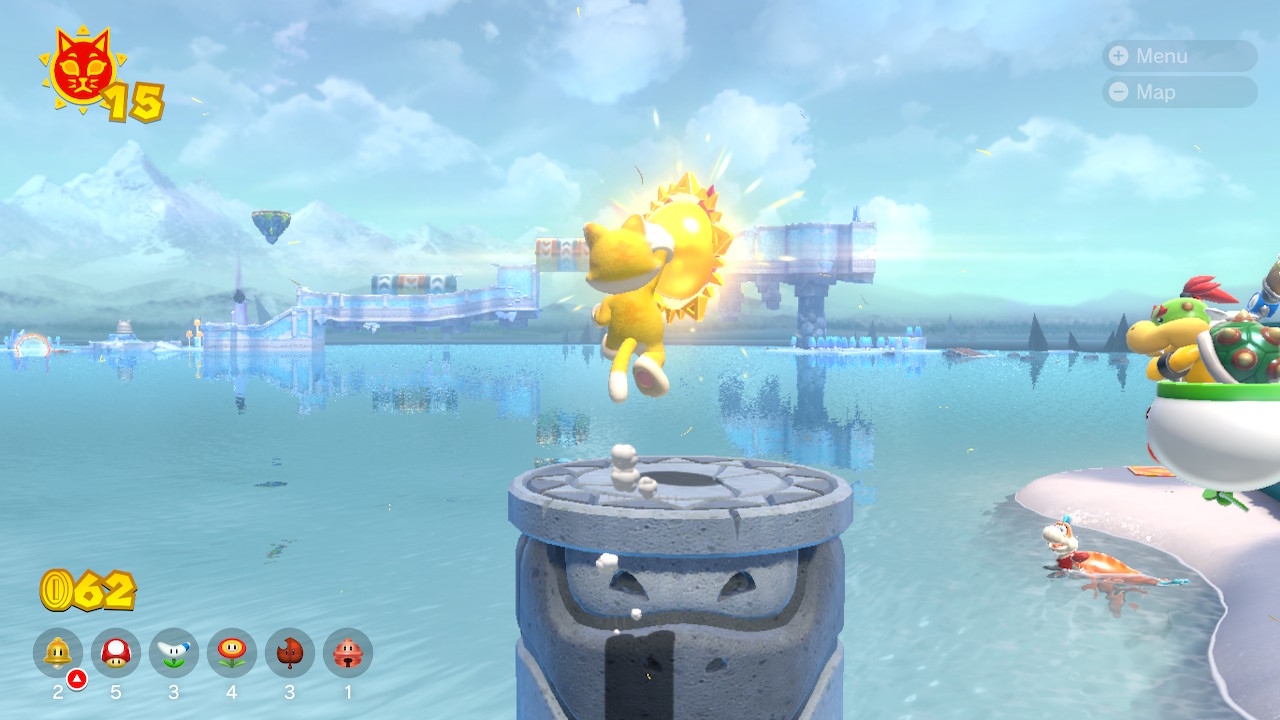1280x720 pixels.
Task: Use the red Super Mushroom item
Action: (116, 653)
